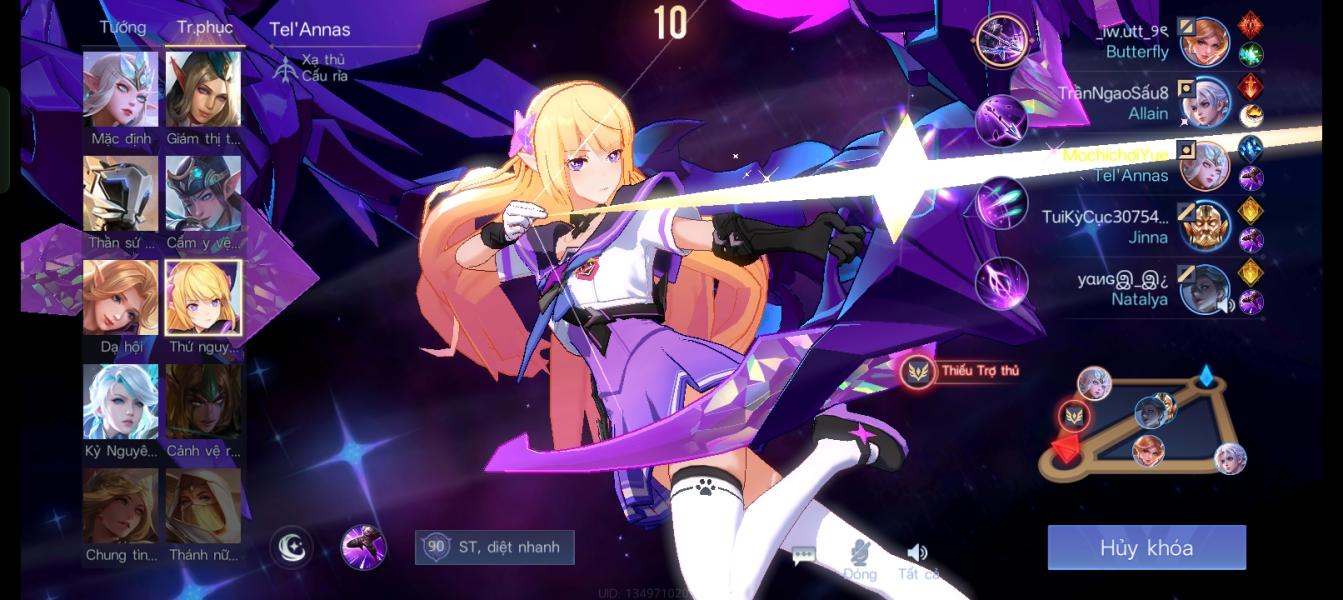Open the ST, diệt nhanh rune page
Viewport: 1343px width, 600px height.
pos(495,547)
